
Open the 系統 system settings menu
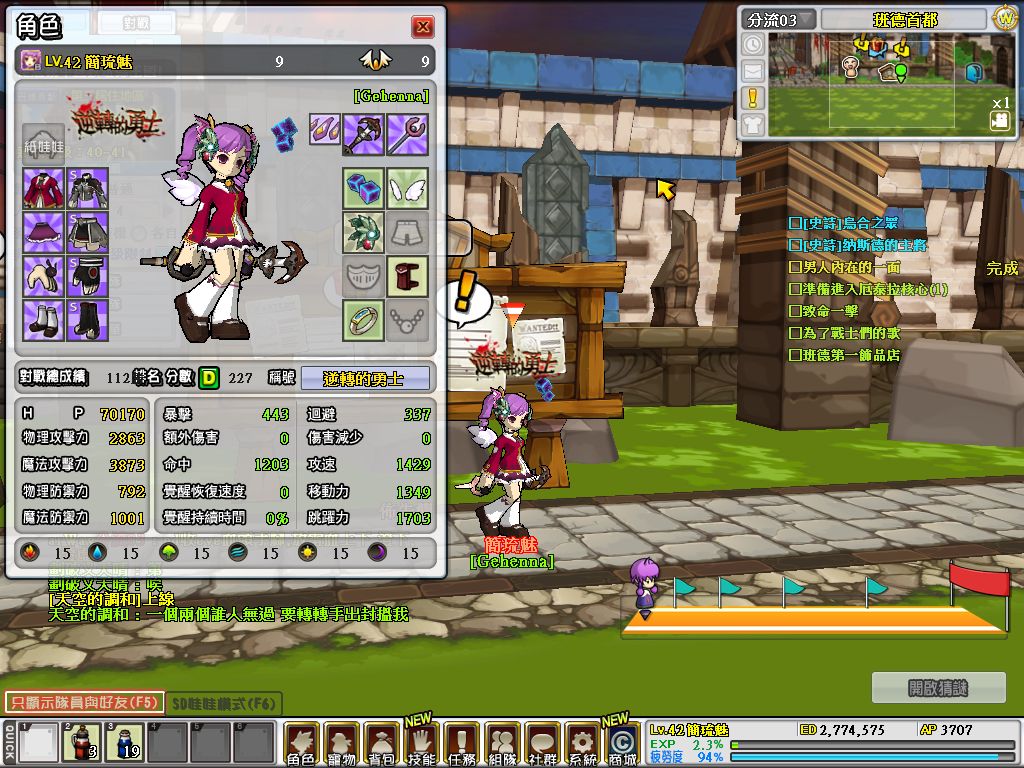pos(582,743)
